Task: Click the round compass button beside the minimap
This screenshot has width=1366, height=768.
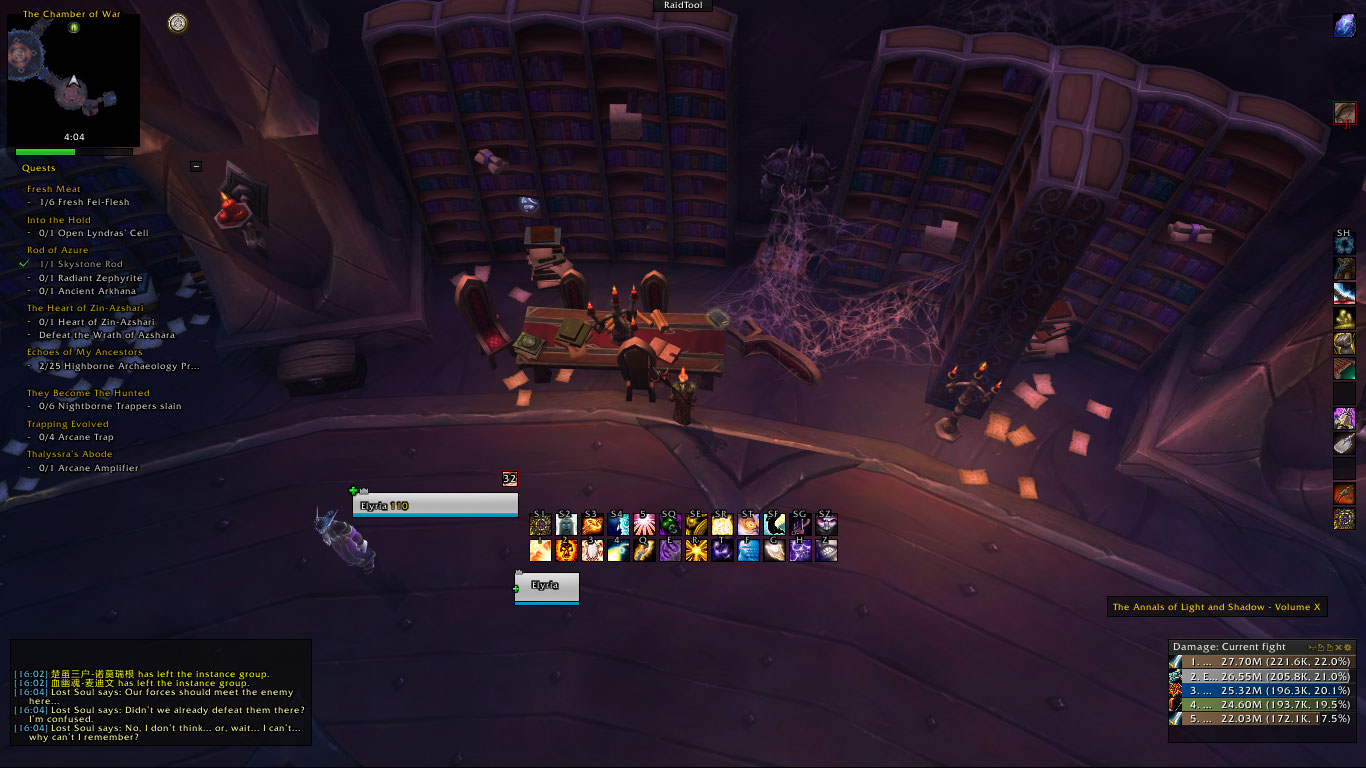Action: click(178, 23)
